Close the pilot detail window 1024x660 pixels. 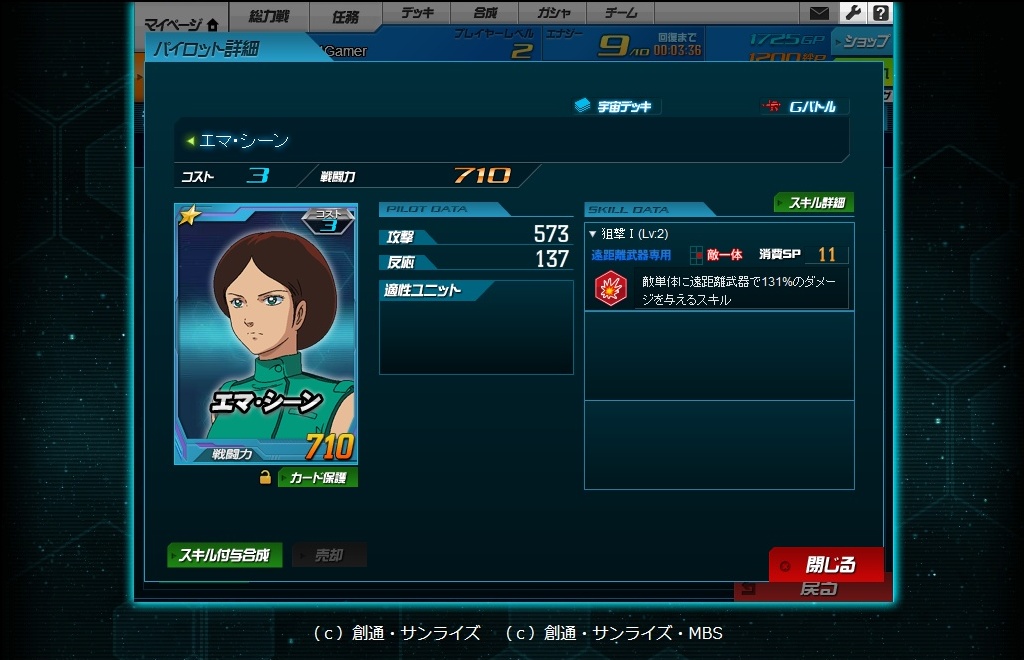826,564
